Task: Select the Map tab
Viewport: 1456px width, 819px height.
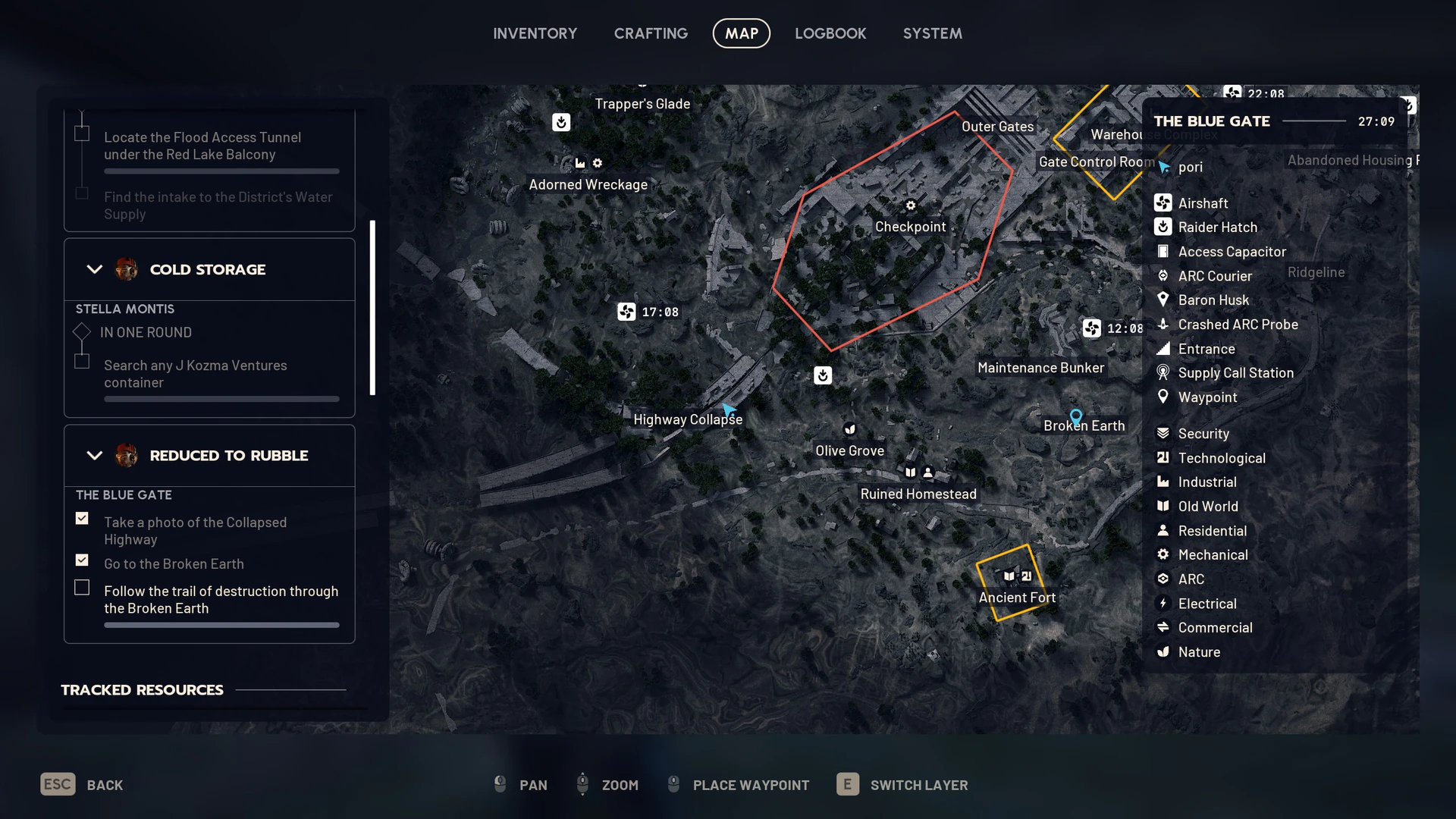Action: click(x=741, y=33)
